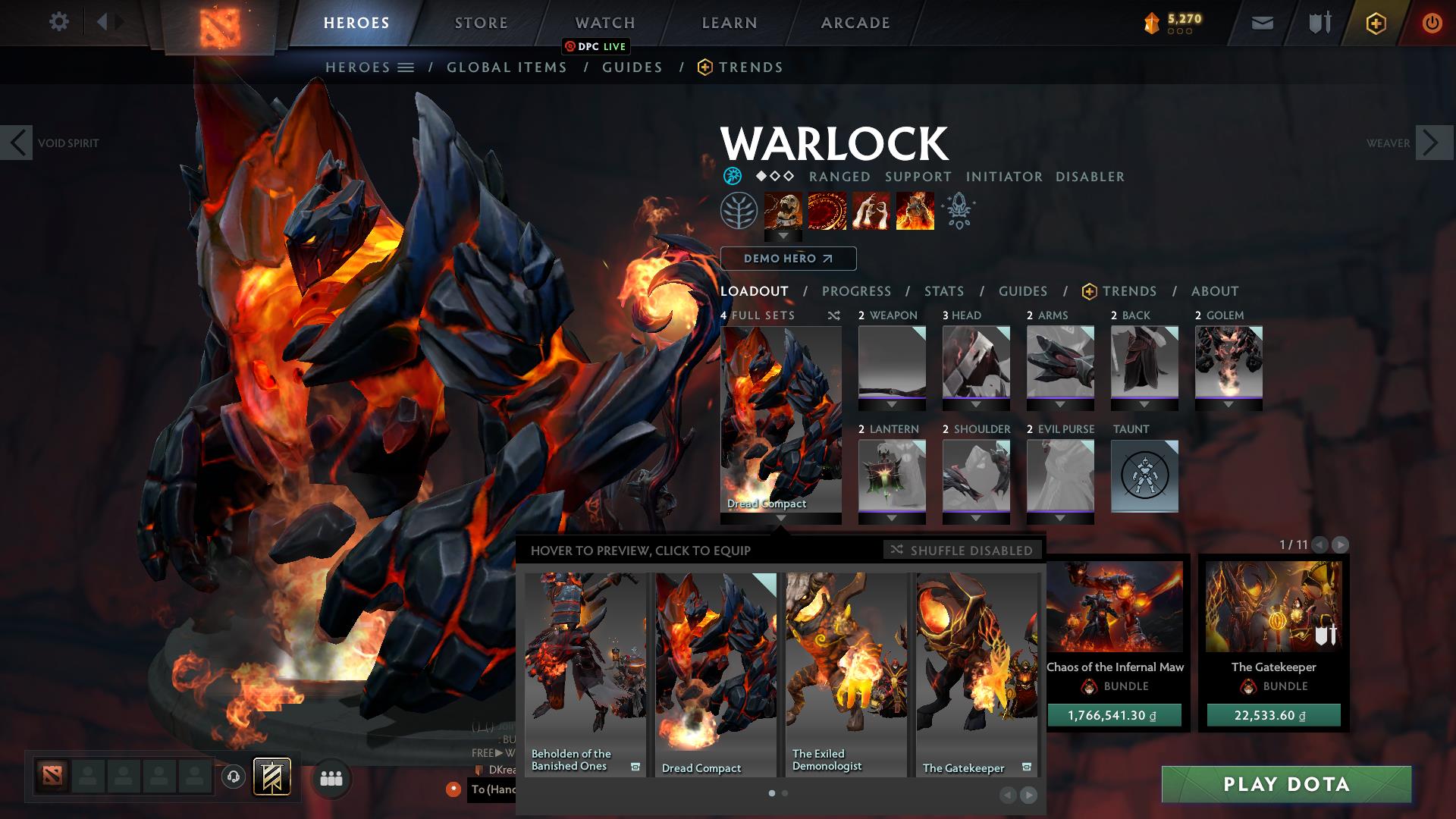Viewport: 1456px width, 819px height.
Task: Switch to the PROGRESS tab
Action: click(x=857, y=291)
